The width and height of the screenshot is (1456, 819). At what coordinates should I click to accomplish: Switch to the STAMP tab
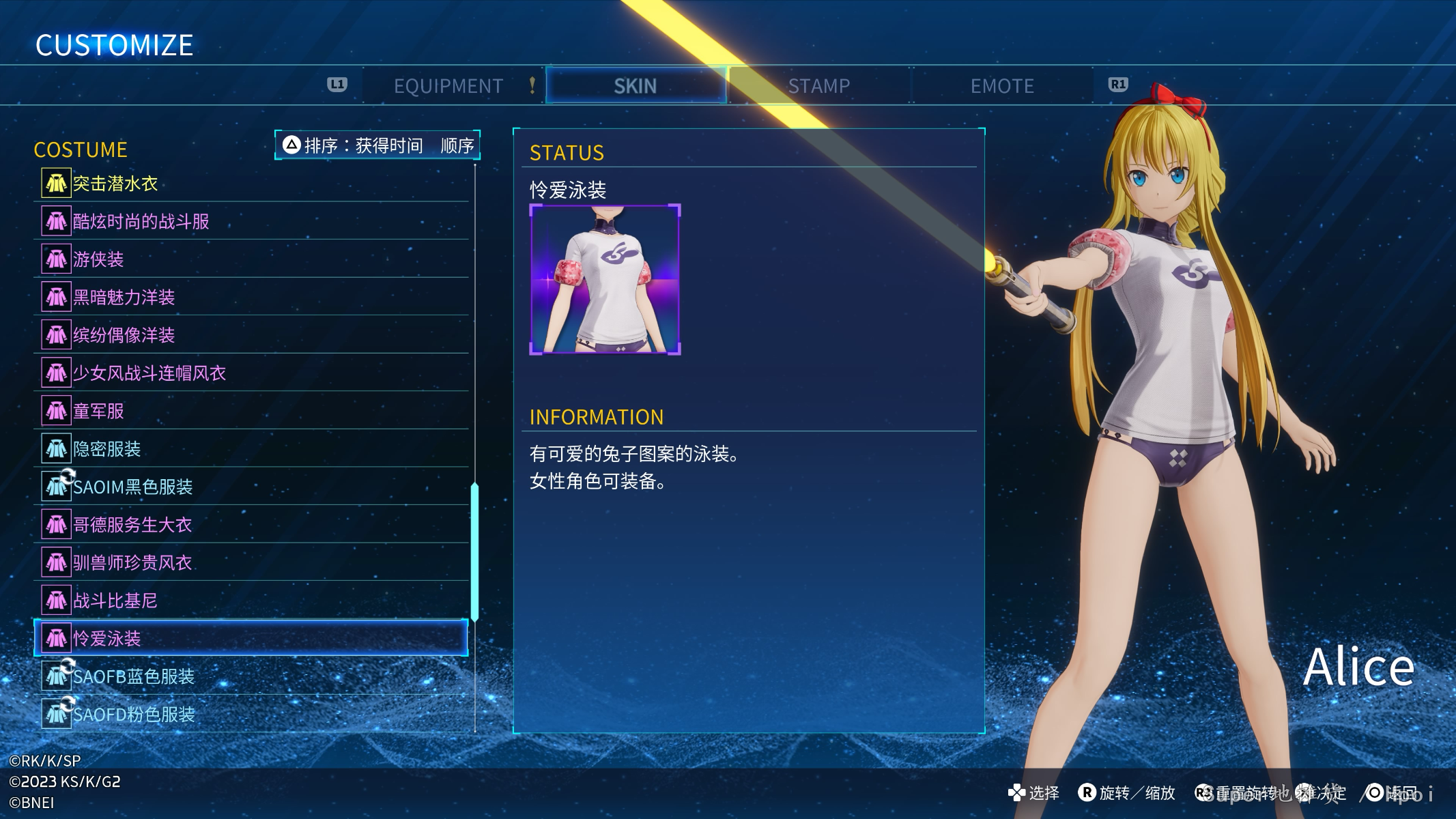[x=819, y=86]
